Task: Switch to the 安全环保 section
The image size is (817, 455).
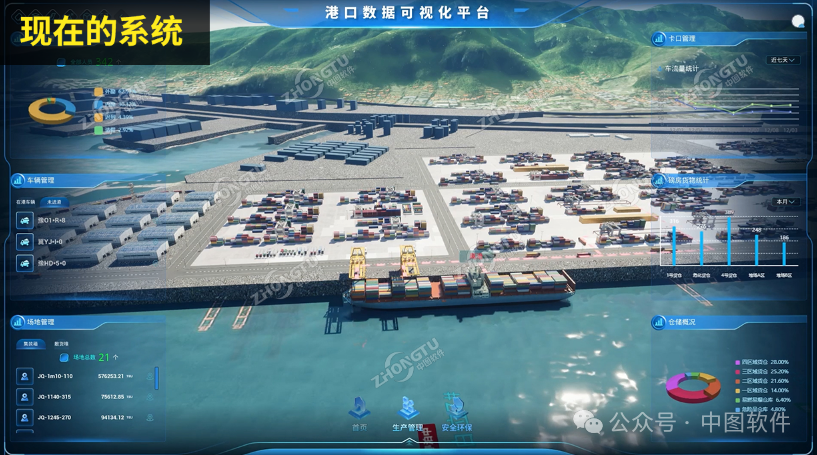Action: pos(457,410)
